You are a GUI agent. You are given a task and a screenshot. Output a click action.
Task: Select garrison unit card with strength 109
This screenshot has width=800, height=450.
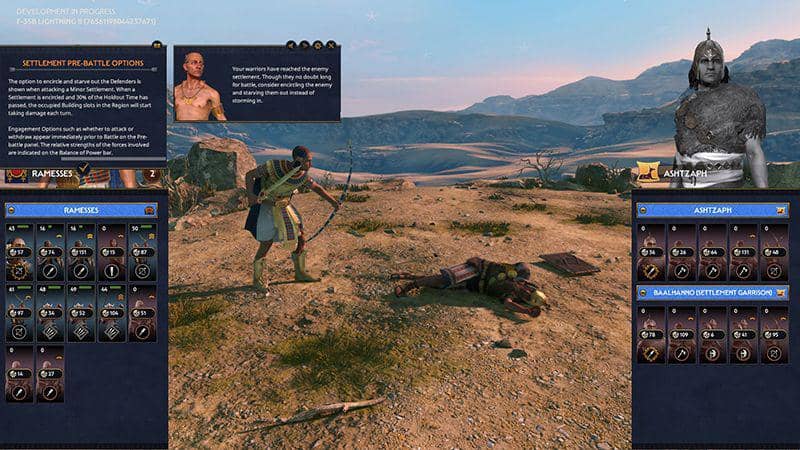(x=681, y=333)
